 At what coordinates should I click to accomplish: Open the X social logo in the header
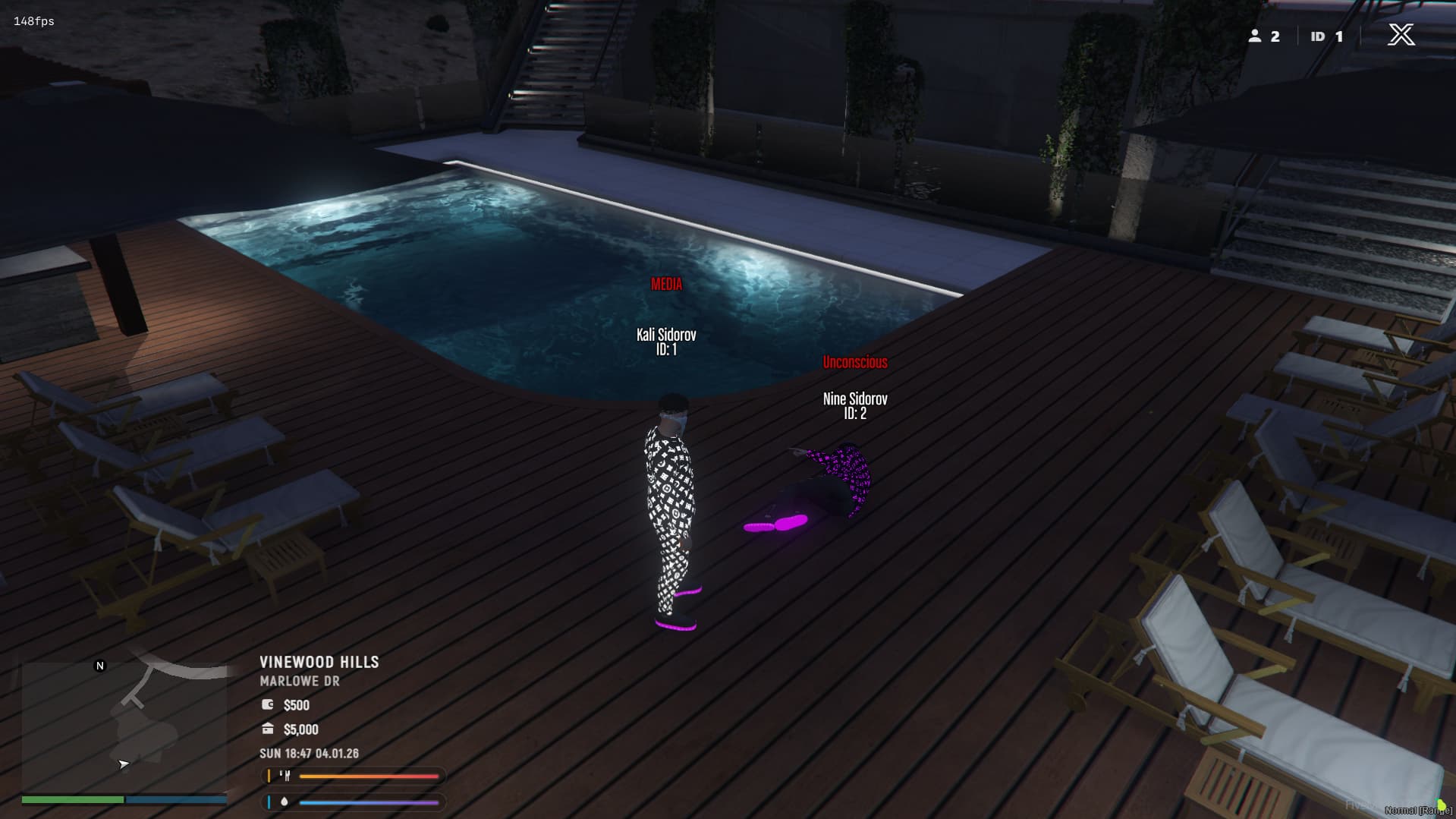pos(1402,34)
